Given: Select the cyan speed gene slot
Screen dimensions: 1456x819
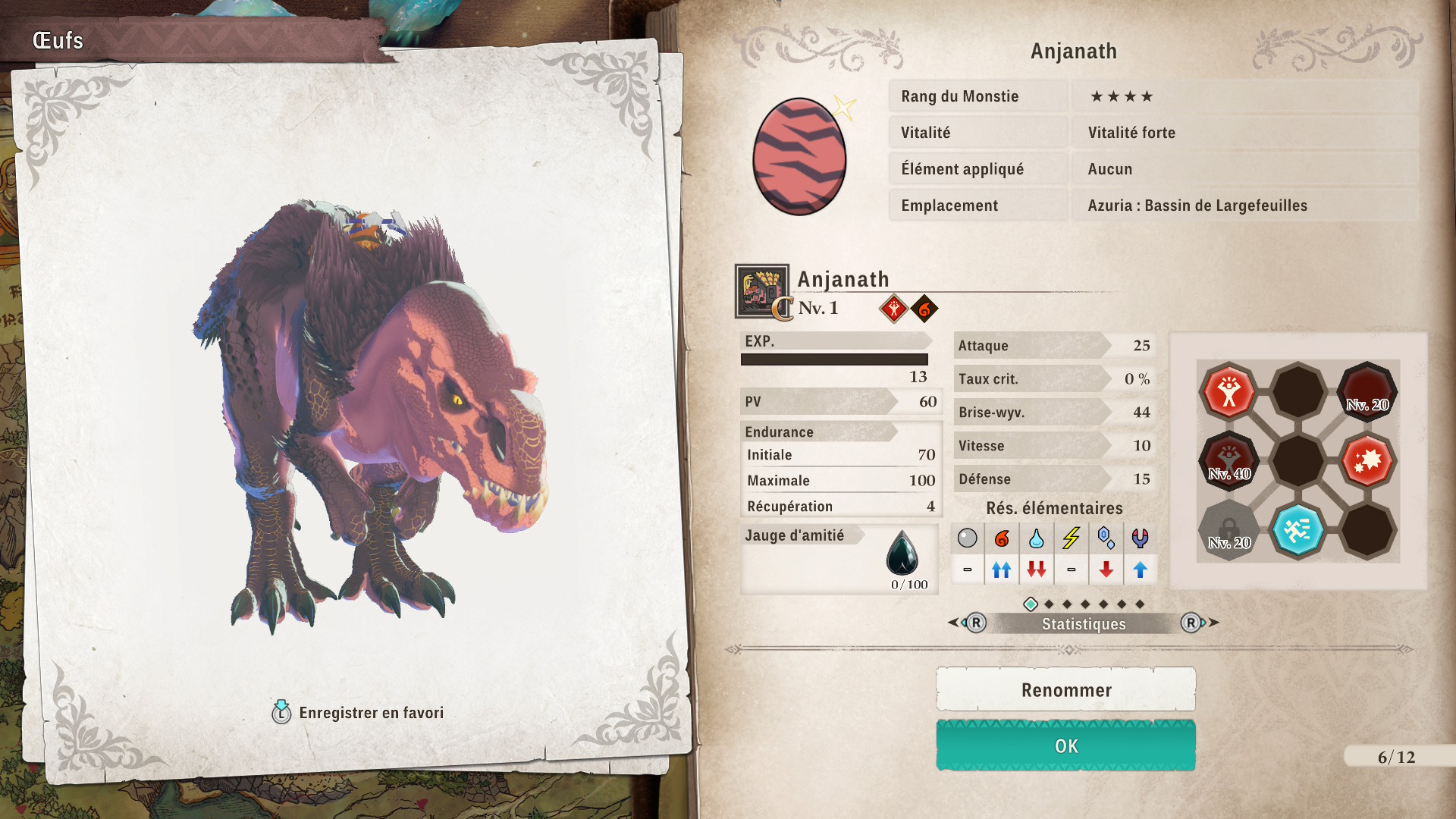Looking at the screenshot, I should [1298, 530].
